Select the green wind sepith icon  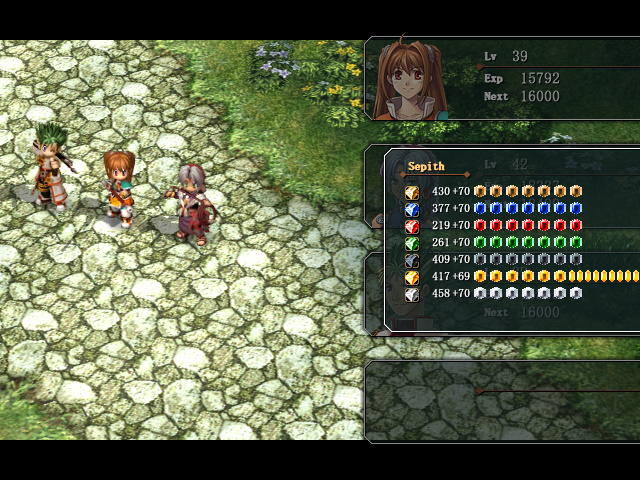[411, 243]
